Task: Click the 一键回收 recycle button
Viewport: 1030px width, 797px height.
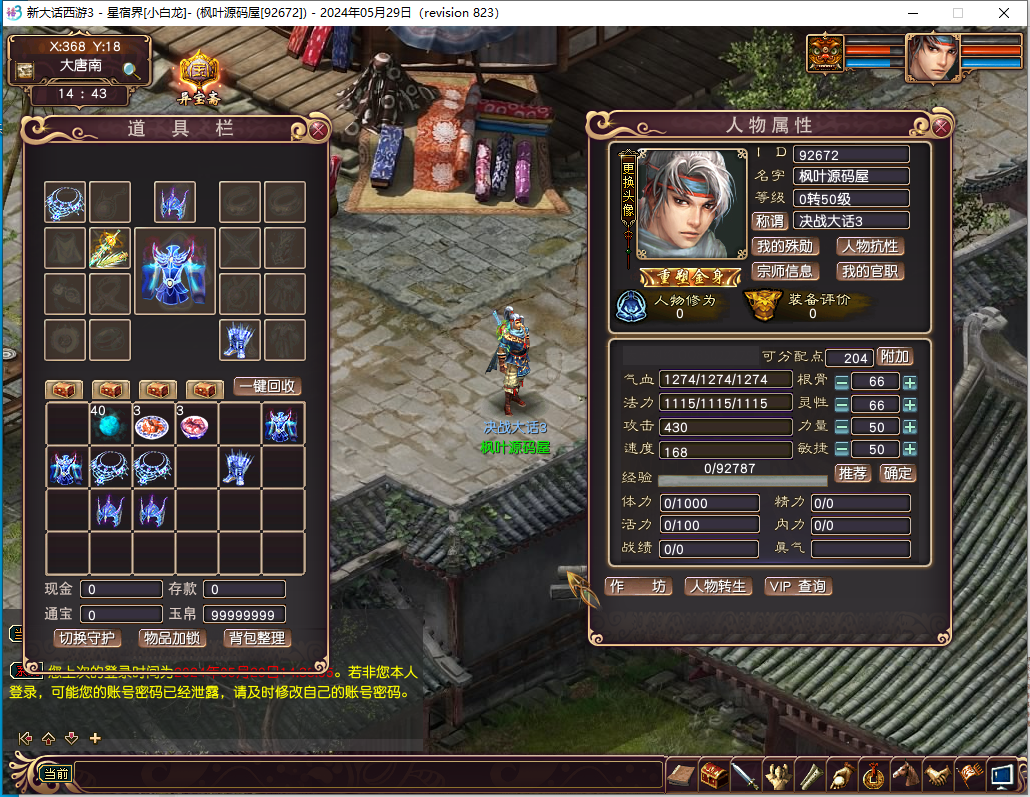Action: point(267,387)
